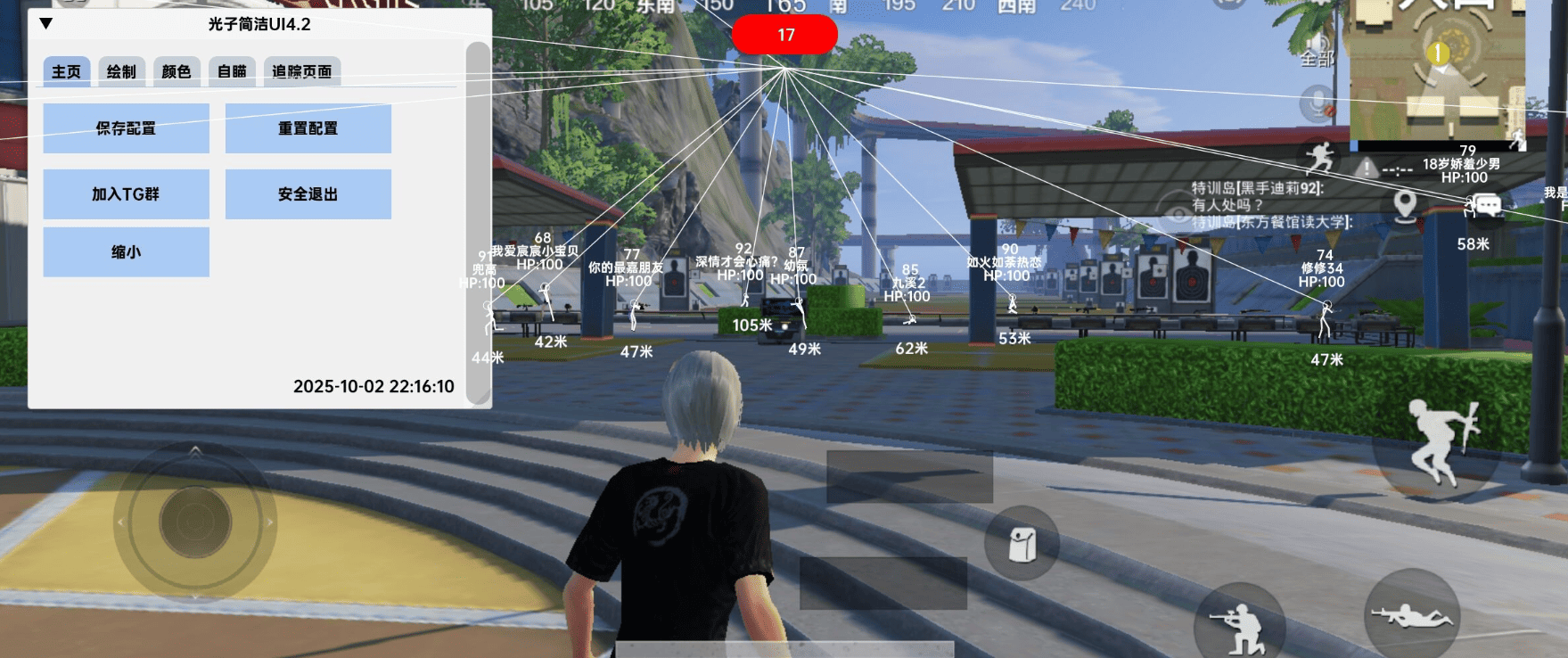Toggle the microphone icon

point(1317,104)
